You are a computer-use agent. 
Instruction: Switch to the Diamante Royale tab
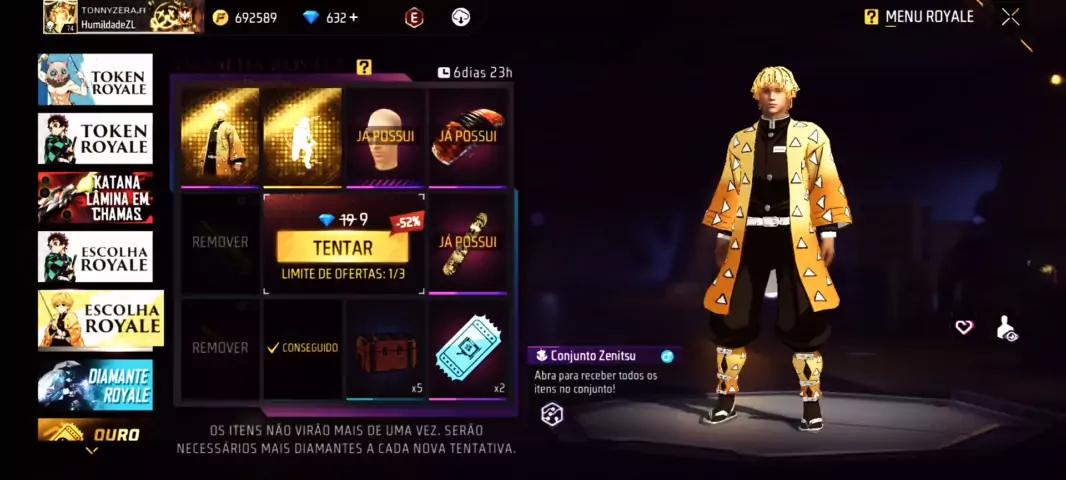[x=96, y=385]
